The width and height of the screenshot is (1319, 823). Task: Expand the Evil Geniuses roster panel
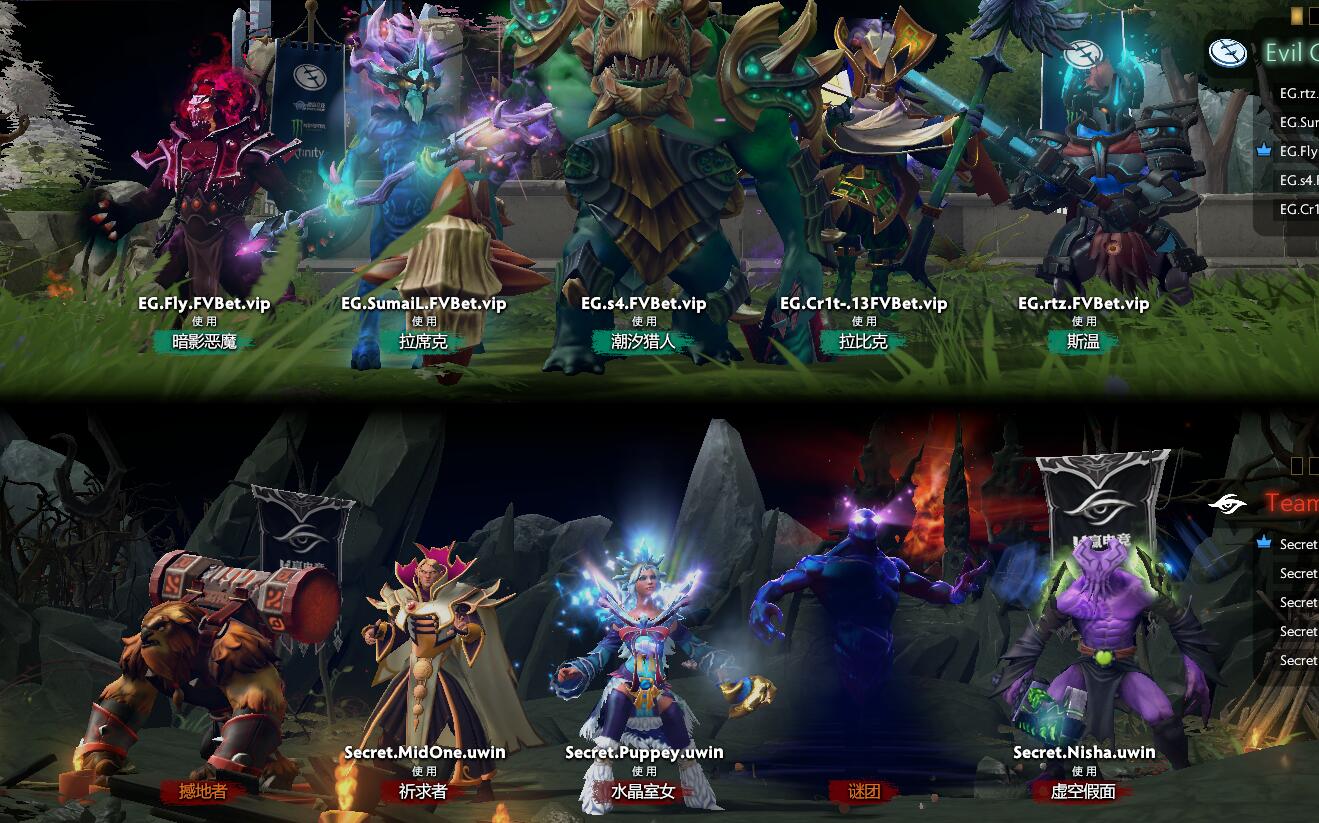(x=1290, y=52)
